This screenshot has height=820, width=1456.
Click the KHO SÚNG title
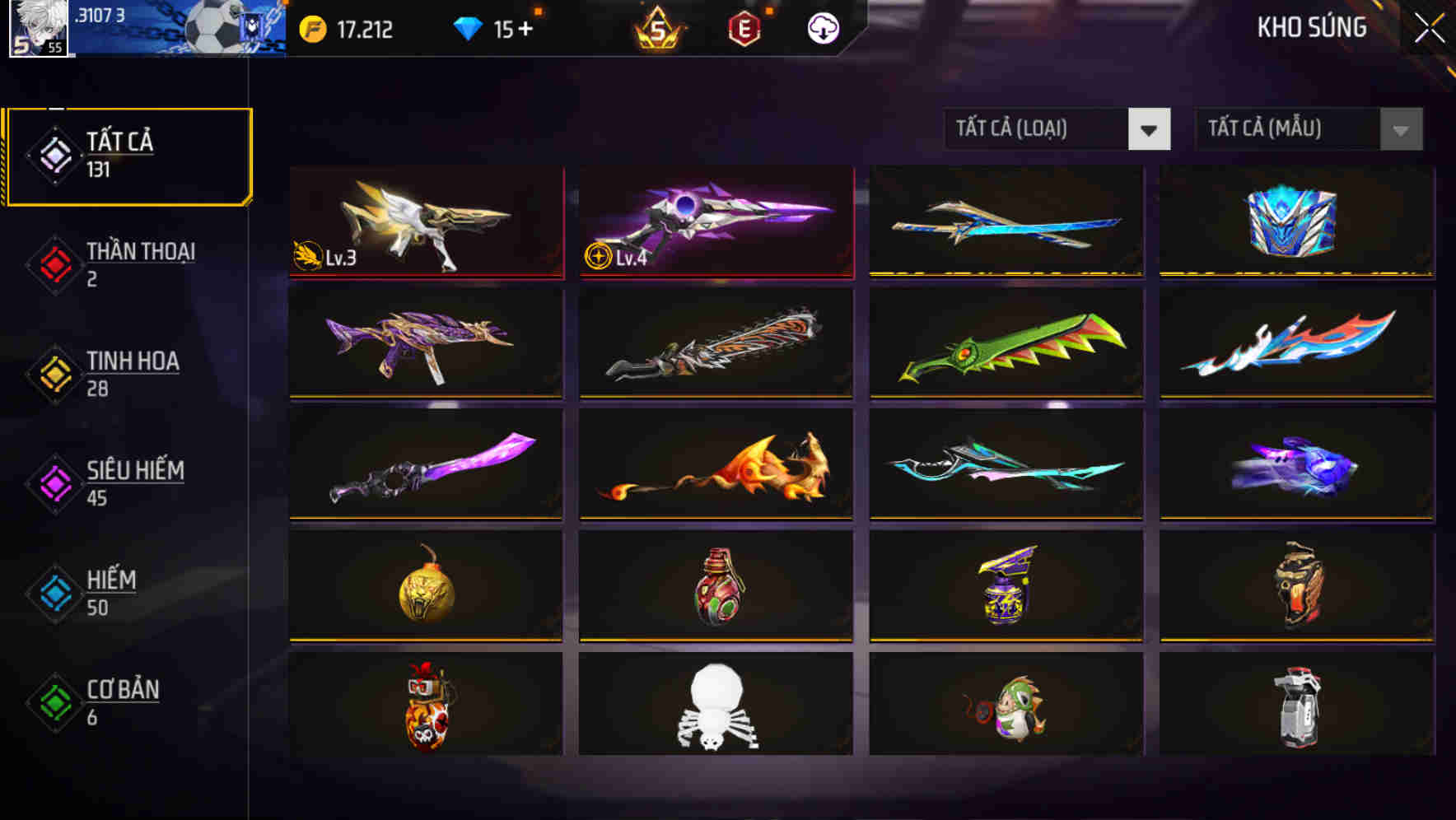tap(1311, 27)
